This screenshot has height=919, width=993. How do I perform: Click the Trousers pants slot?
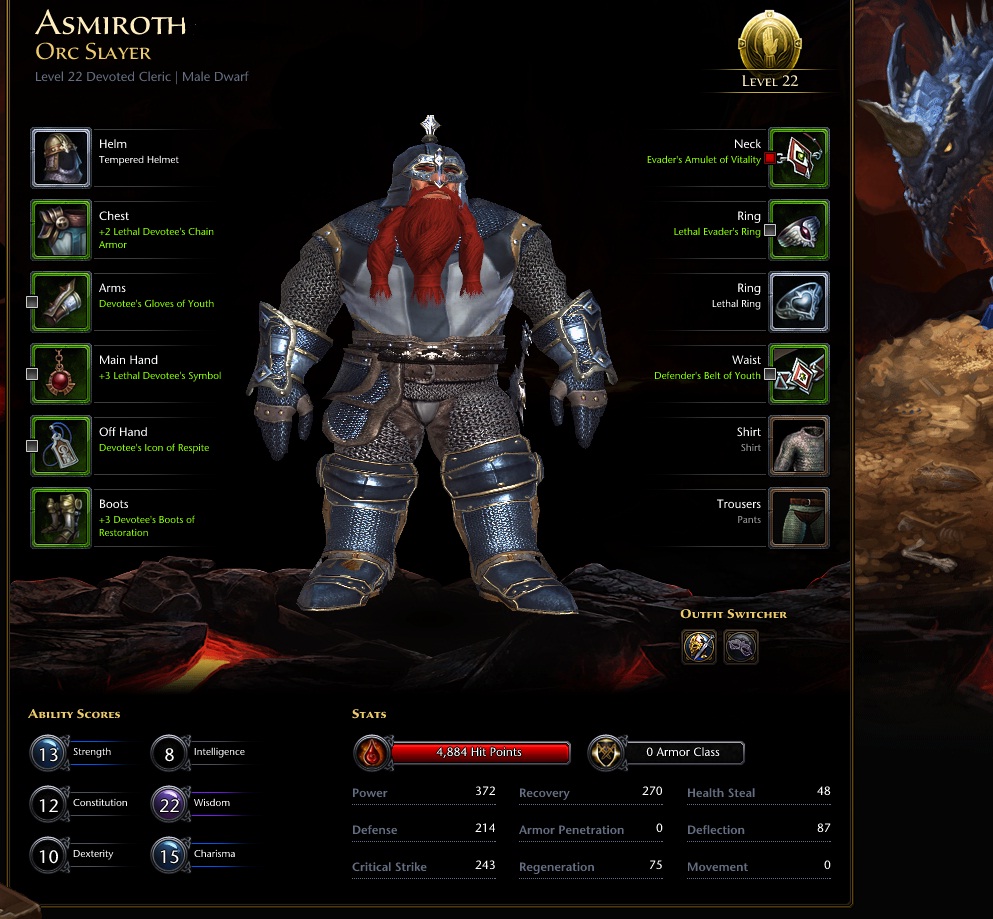[798, 518]
